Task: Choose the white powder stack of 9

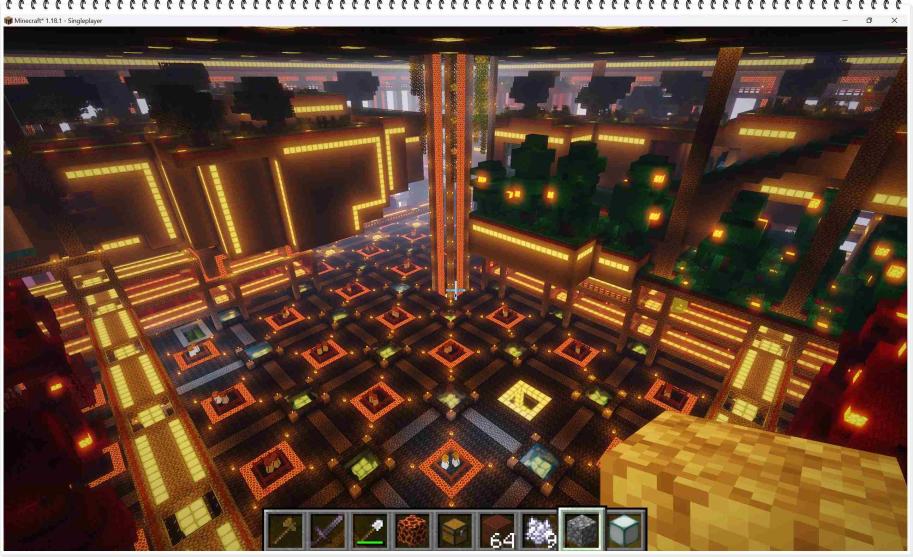Action: pos(540,530)
